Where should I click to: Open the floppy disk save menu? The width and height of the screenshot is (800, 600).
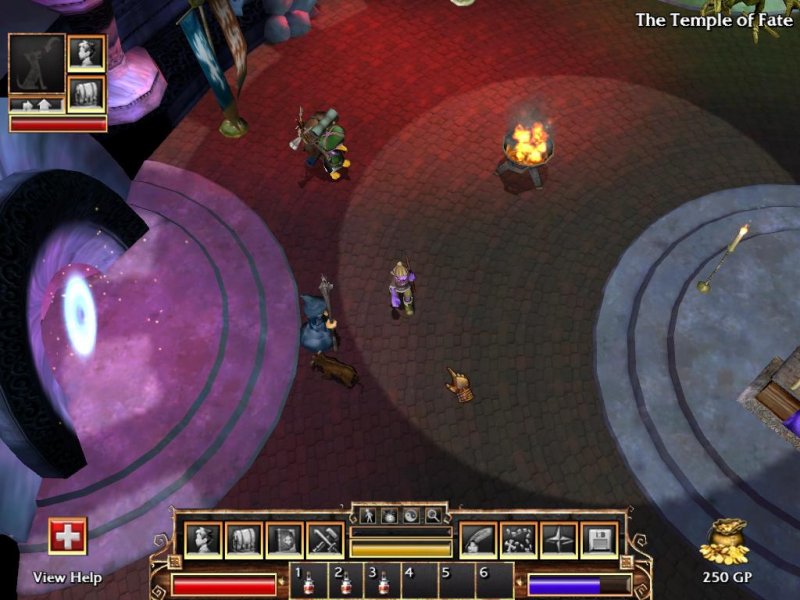click(598, 541)
